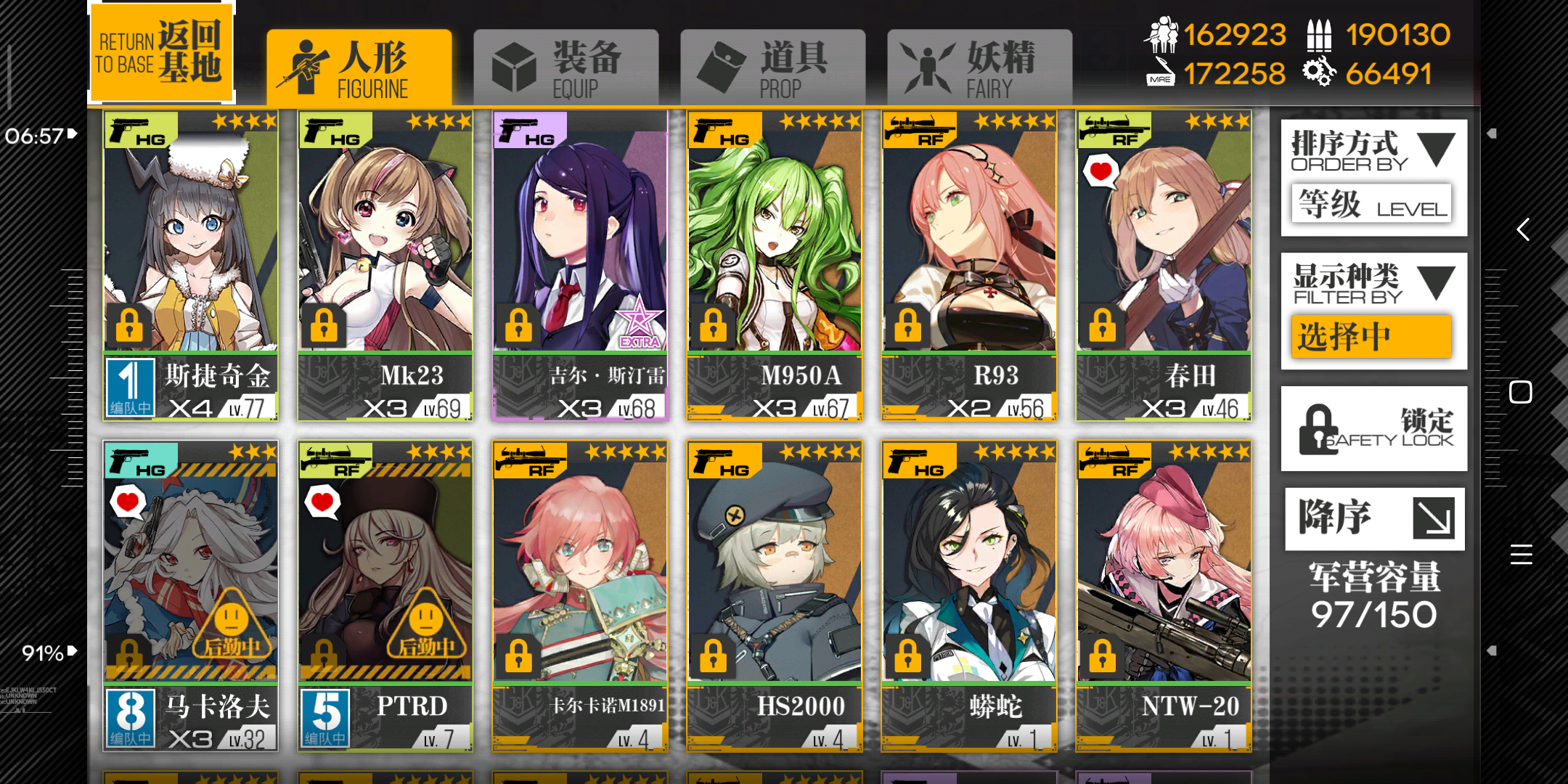The width and height of the screenshot is (1568, 784).
Task: Unlock HS2000 via its padlock icon
Action: (x=712, y=656)
